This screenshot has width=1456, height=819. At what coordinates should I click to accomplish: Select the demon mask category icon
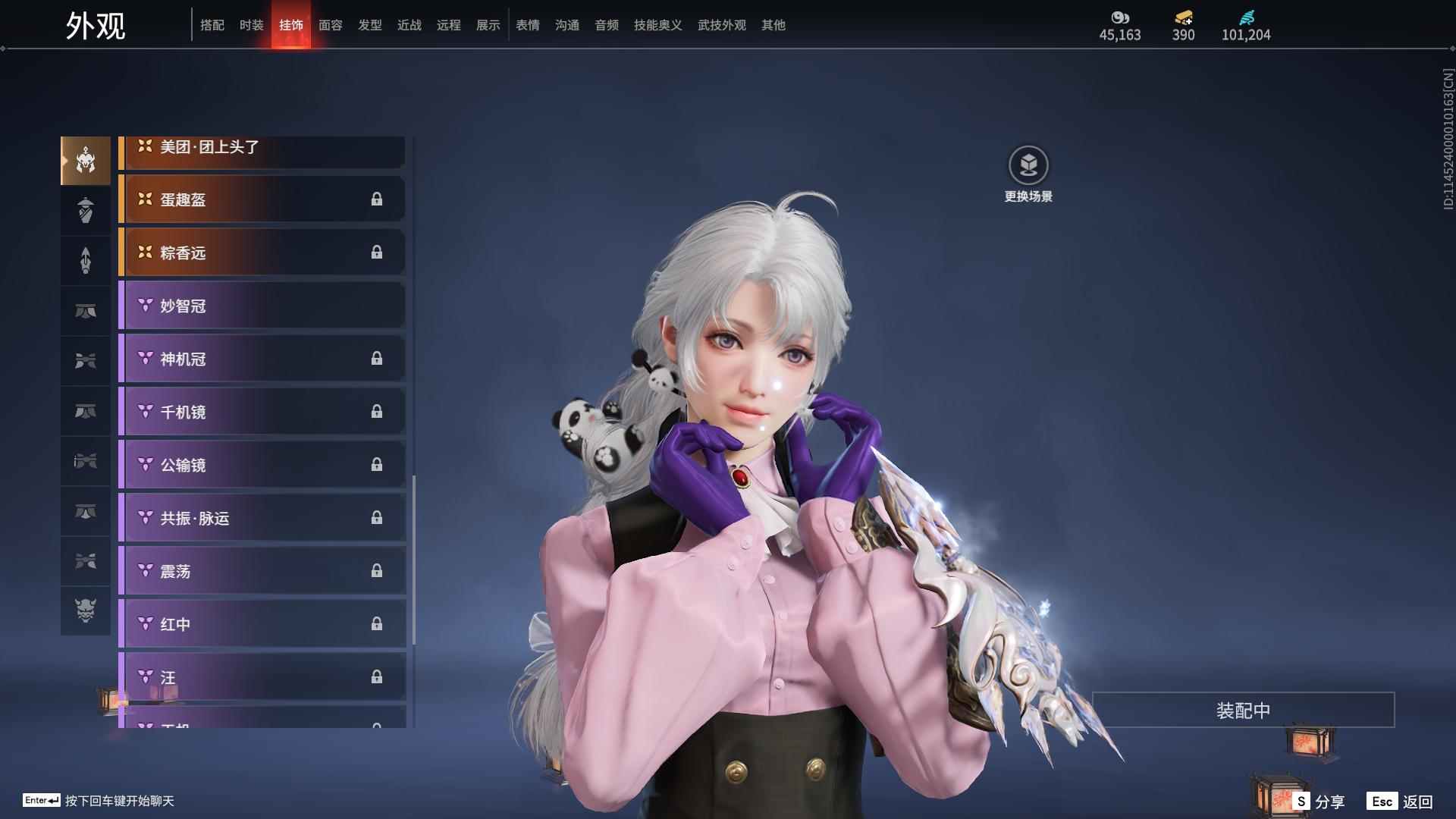point(86,610)
